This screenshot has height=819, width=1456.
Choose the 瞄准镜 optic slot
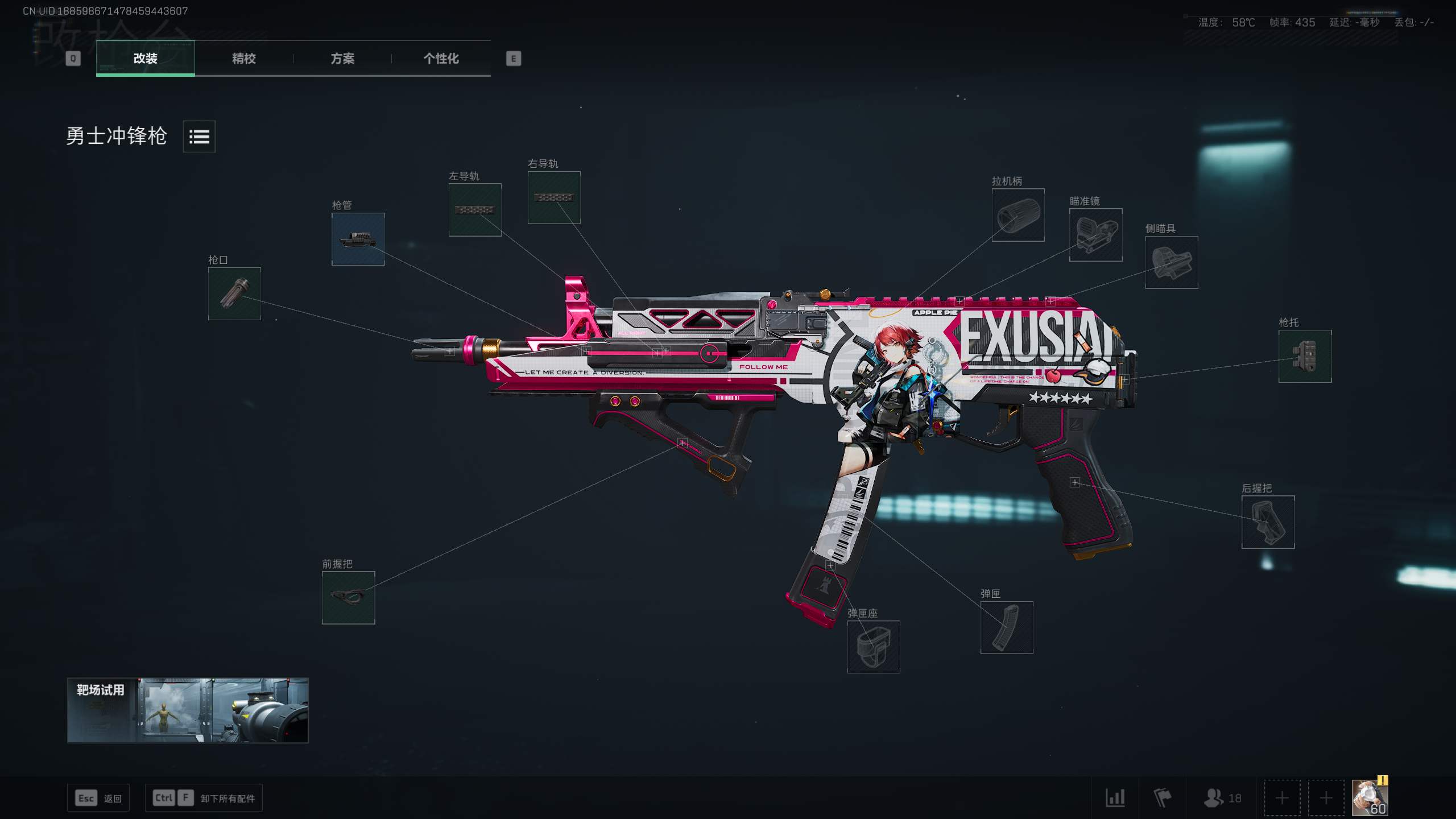1095,235
